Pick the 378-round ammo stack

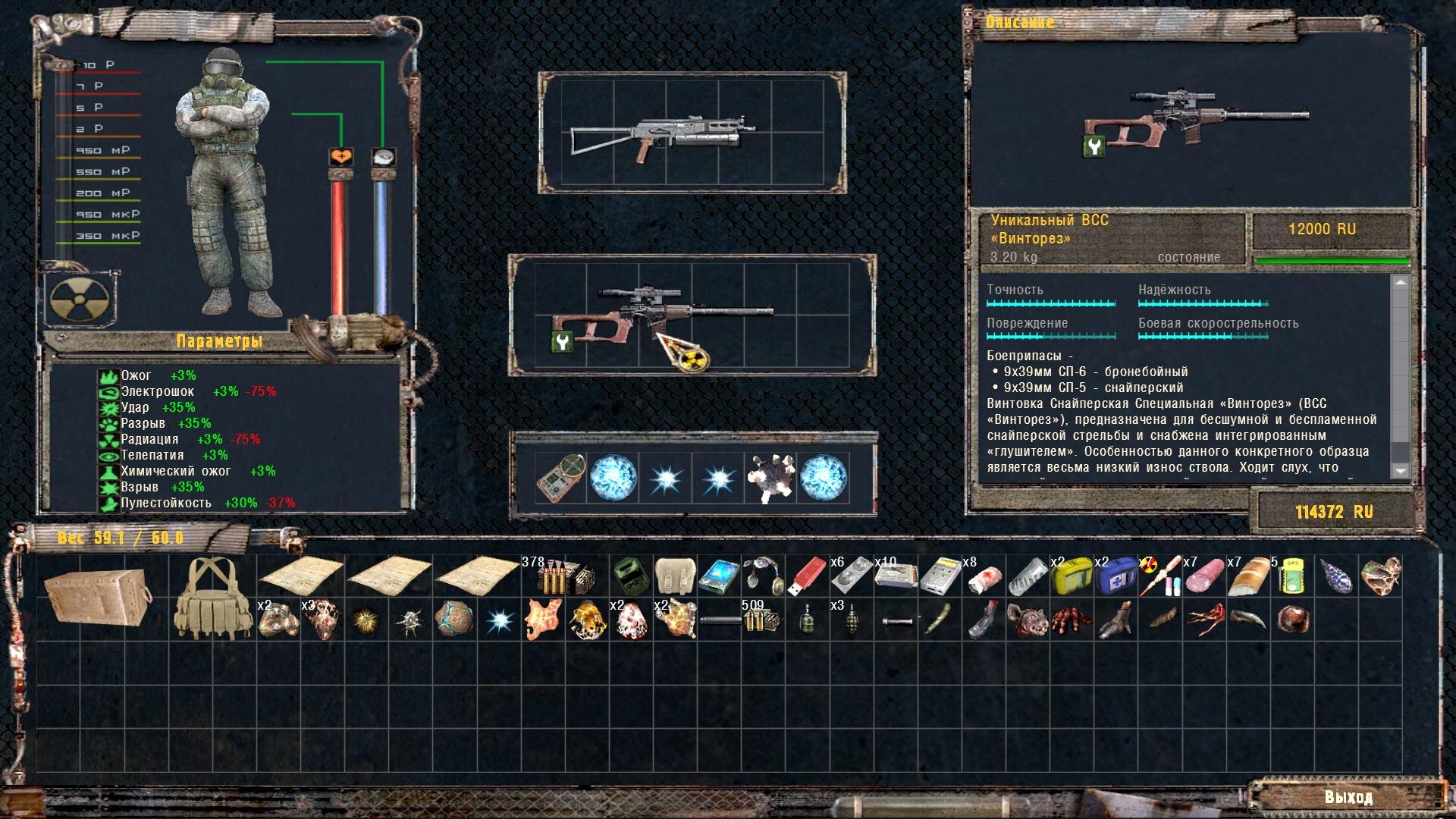(565, 578)
